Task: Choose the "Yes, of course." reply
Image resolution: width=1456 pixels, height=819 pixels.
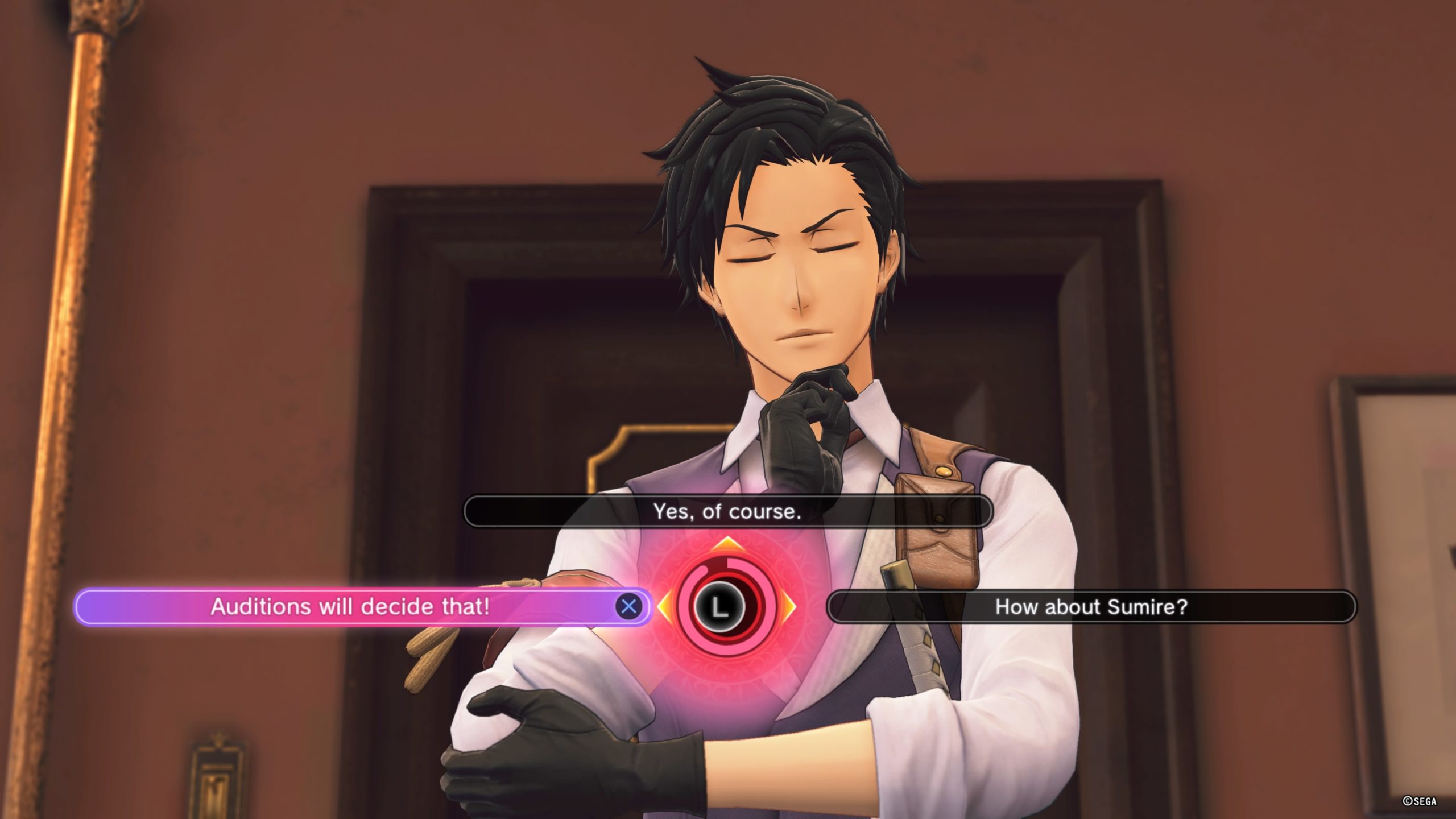Action: pos(728,512)
